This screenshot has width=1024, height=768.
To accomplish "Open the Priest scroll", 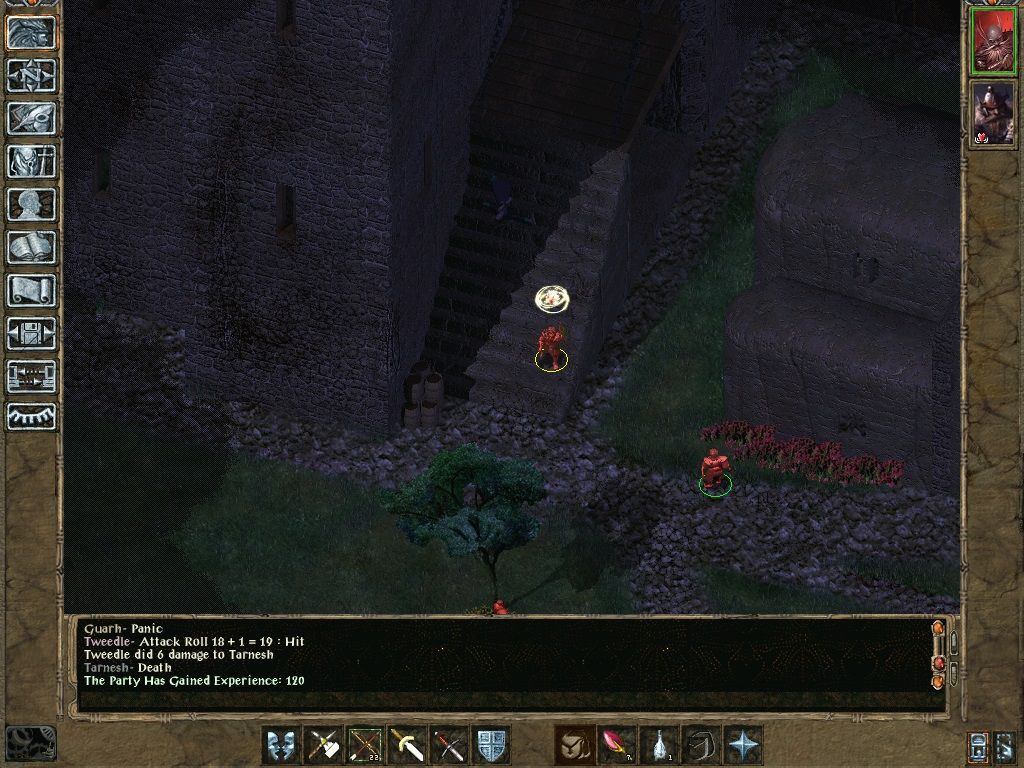I will pyautogui.click(x=31, y=290).
